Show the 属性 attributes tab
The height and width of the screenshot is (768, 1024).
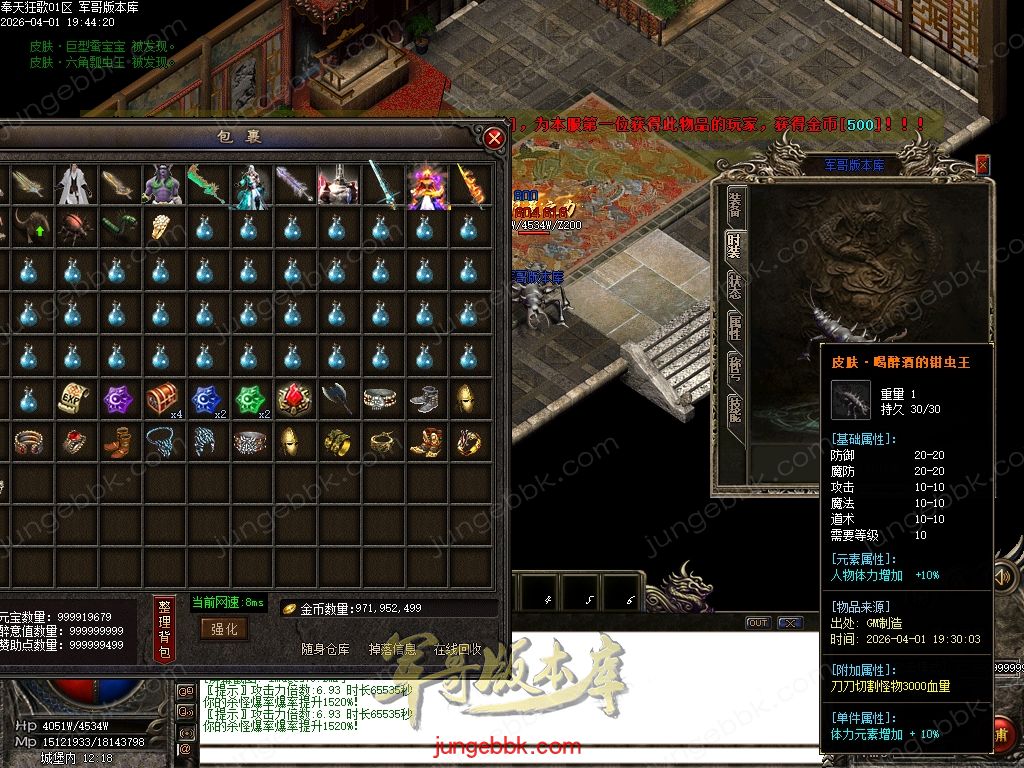tap(735, 324)
